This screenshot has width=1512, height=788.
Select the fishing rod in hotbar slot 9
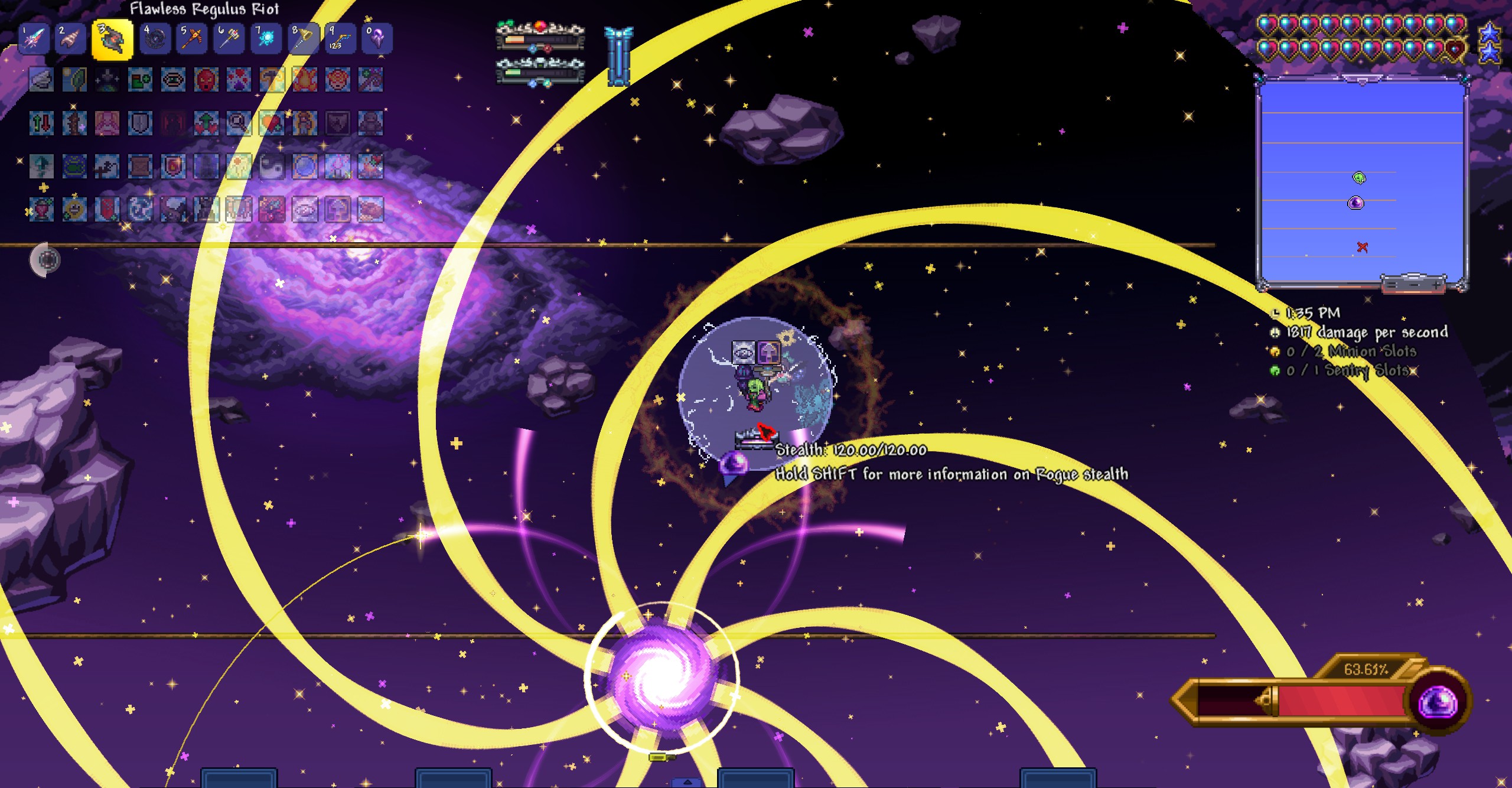pyautogui.click(x=340, y=39)
